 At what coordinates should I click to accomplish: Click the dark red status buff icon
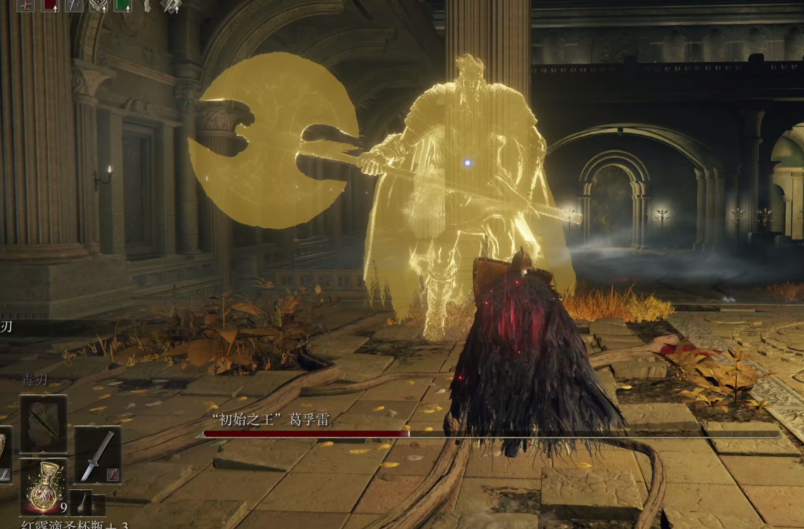tap(49, 5)
